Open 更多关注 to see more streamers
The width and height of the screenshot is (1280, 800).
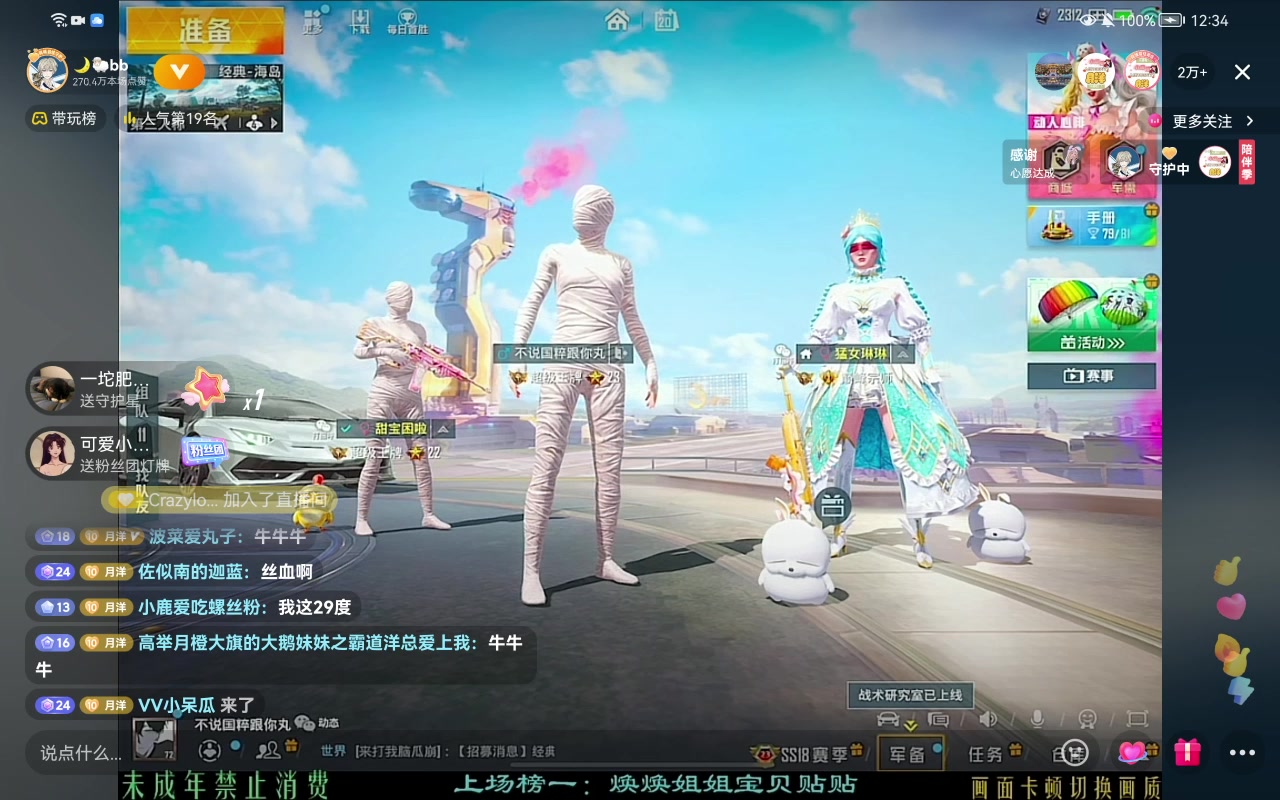[1213, 121]
